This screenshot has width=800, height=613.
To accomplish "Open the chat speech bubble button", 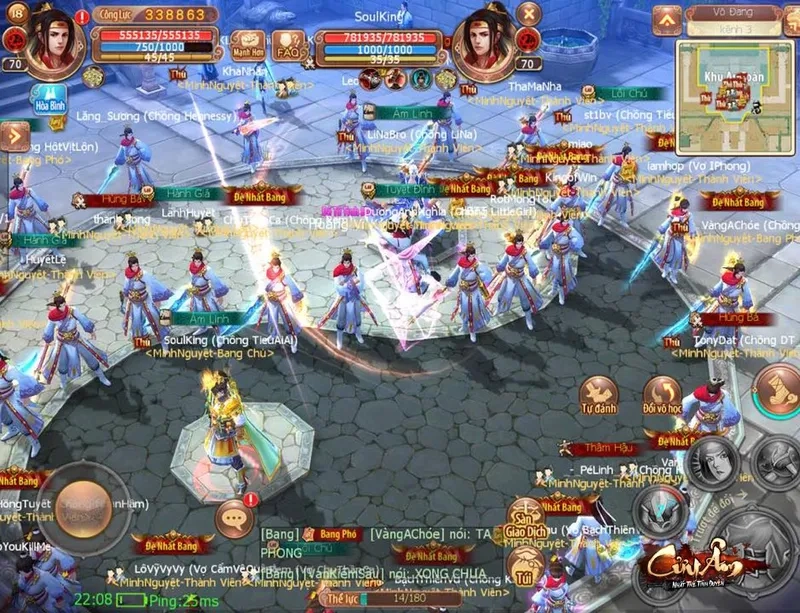I will pos(236,519).
